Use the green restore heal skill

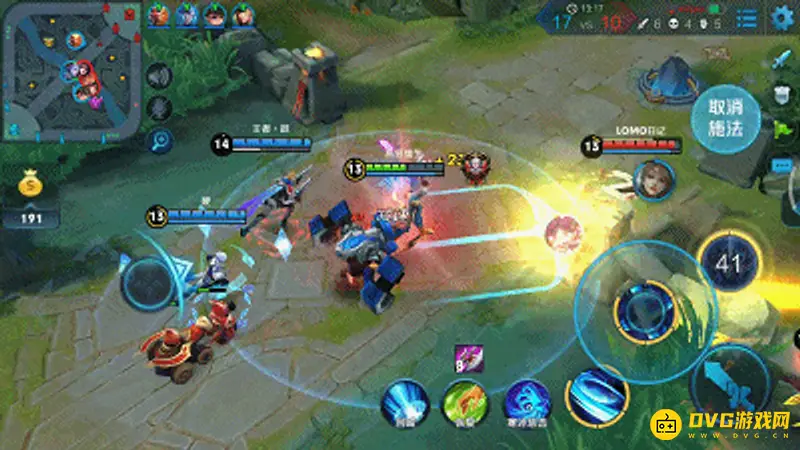click(x=465, y=402)
